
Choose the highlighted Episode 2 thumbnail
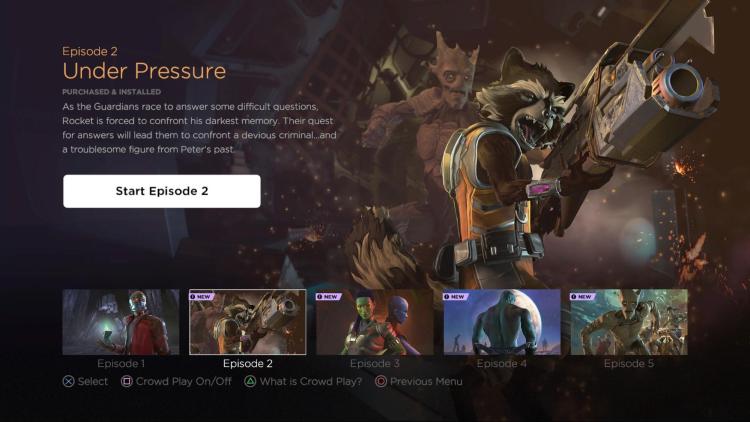[x=248, y=322]
